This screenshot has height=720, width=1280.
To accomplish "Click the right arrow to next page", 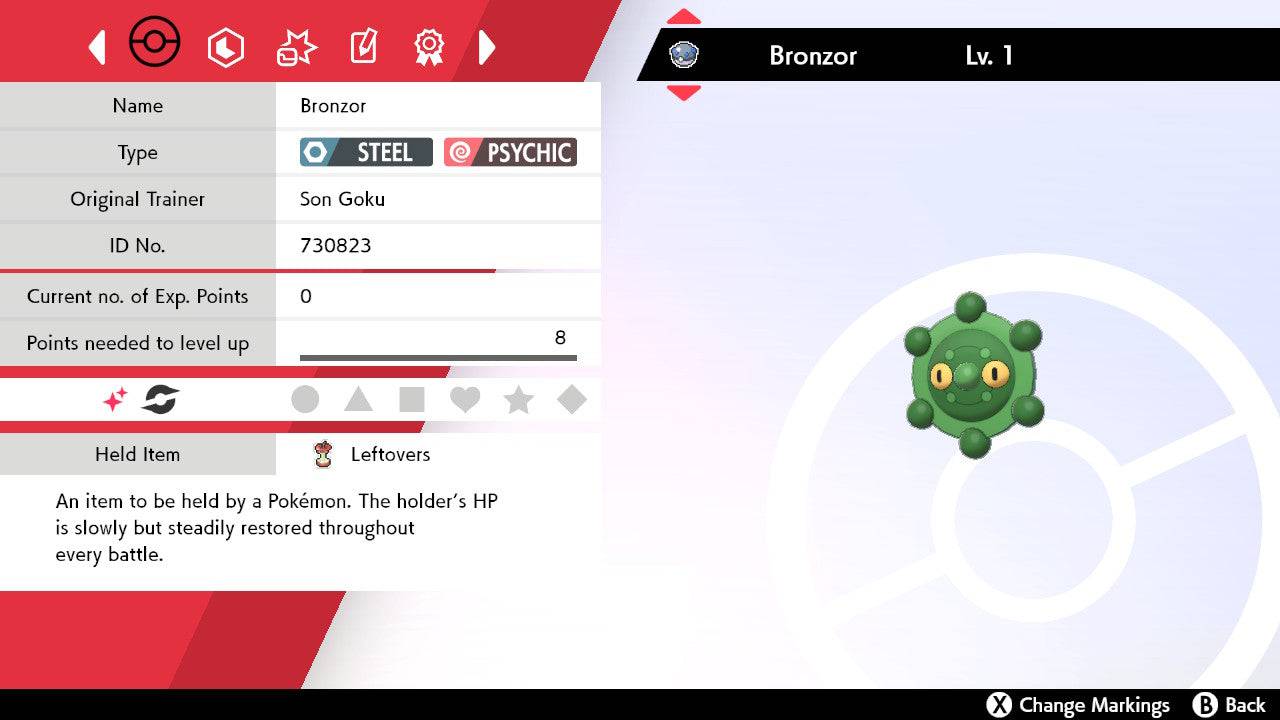I will pos(487,47).
